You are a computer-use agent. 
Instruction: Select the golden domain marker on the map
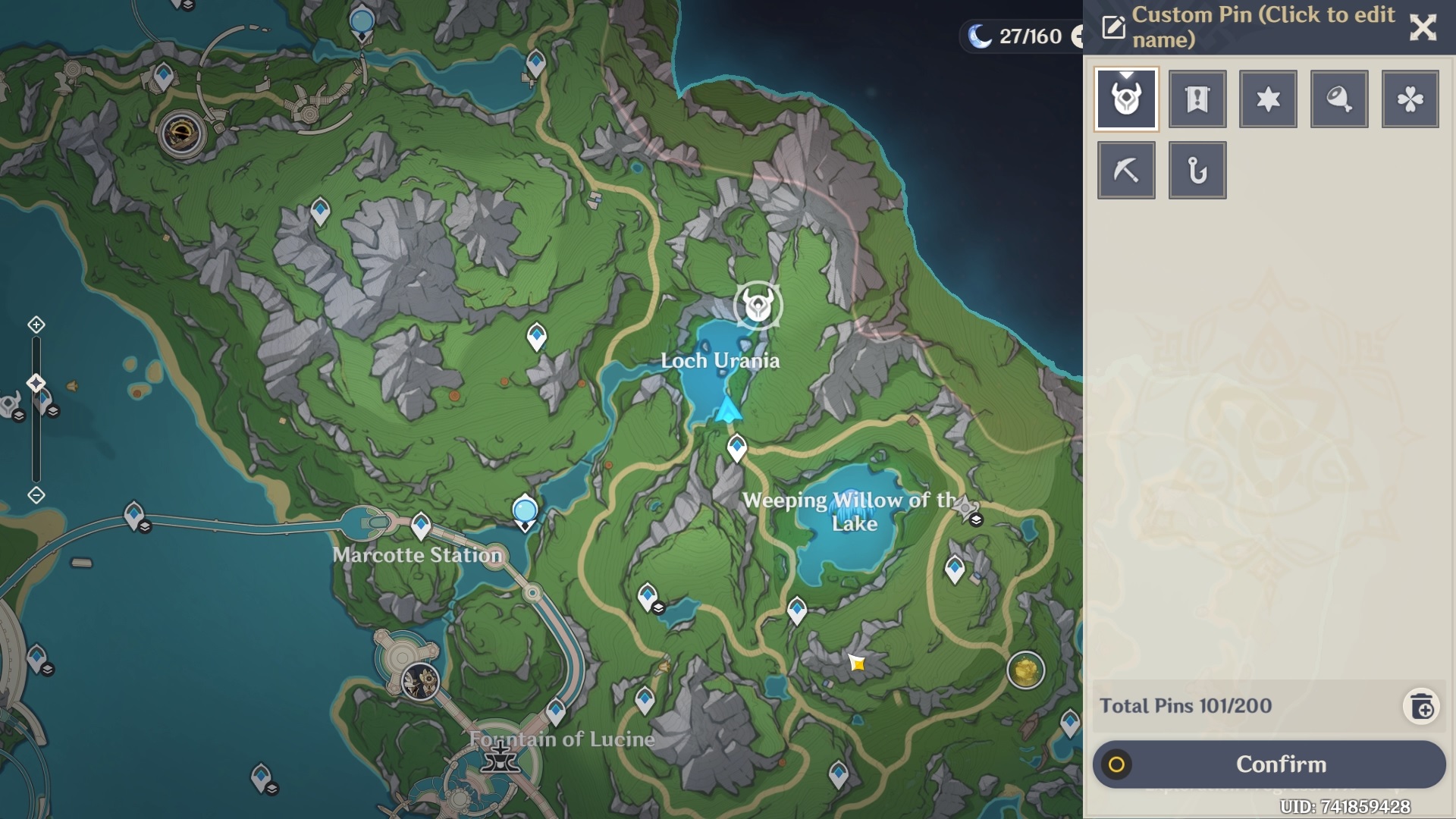point(1025,670)
